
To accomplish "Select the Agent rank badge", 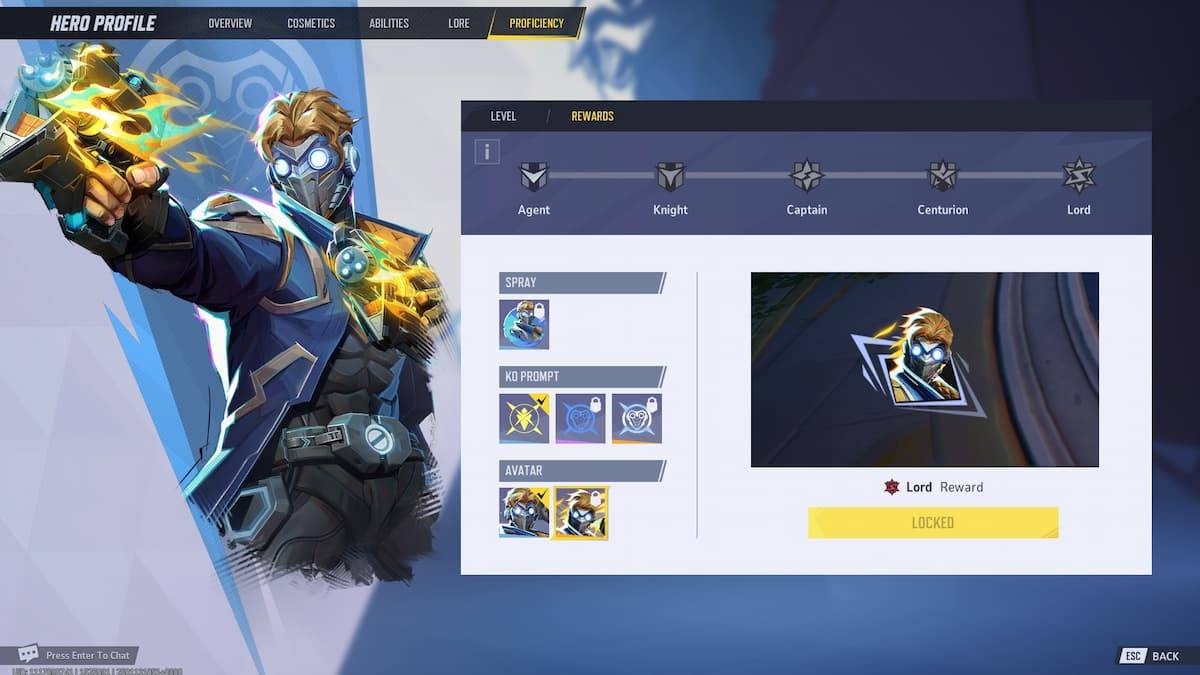I will [x=534, y=177].
